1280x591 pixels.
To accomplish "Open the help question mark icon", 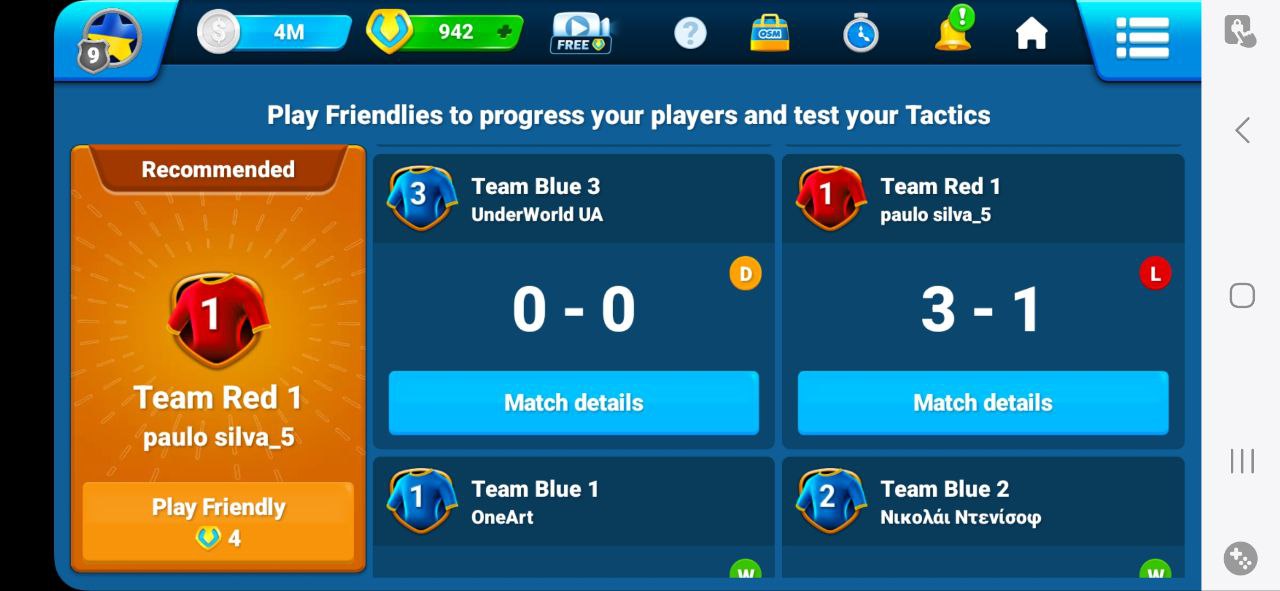I will pyautogui.click(x=690, y=33).
